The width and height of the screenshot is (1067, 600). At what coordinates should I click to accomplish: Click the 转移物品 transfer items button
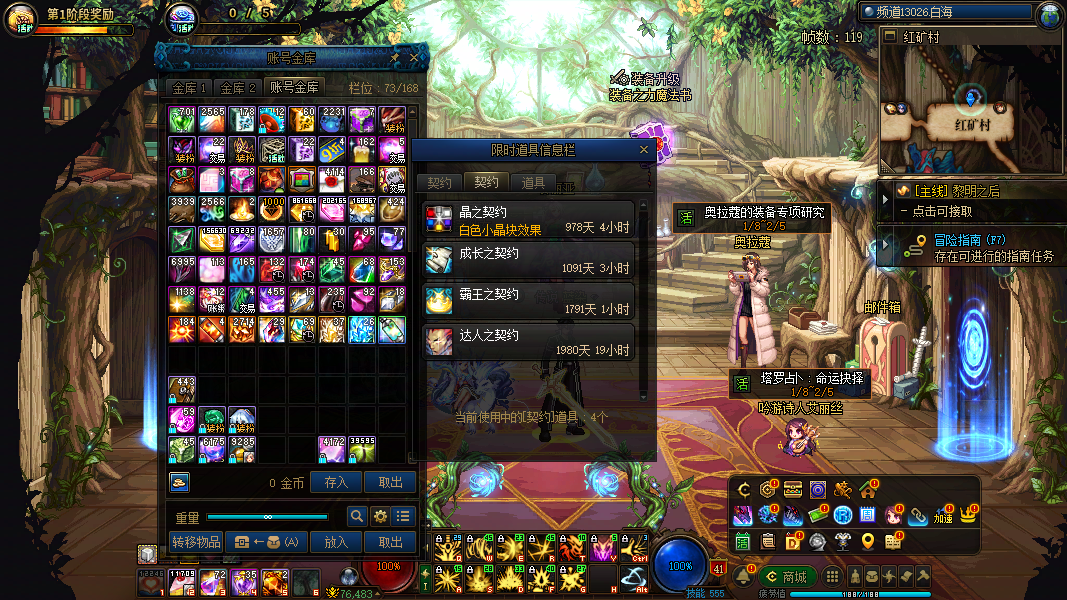pos(196,542)
